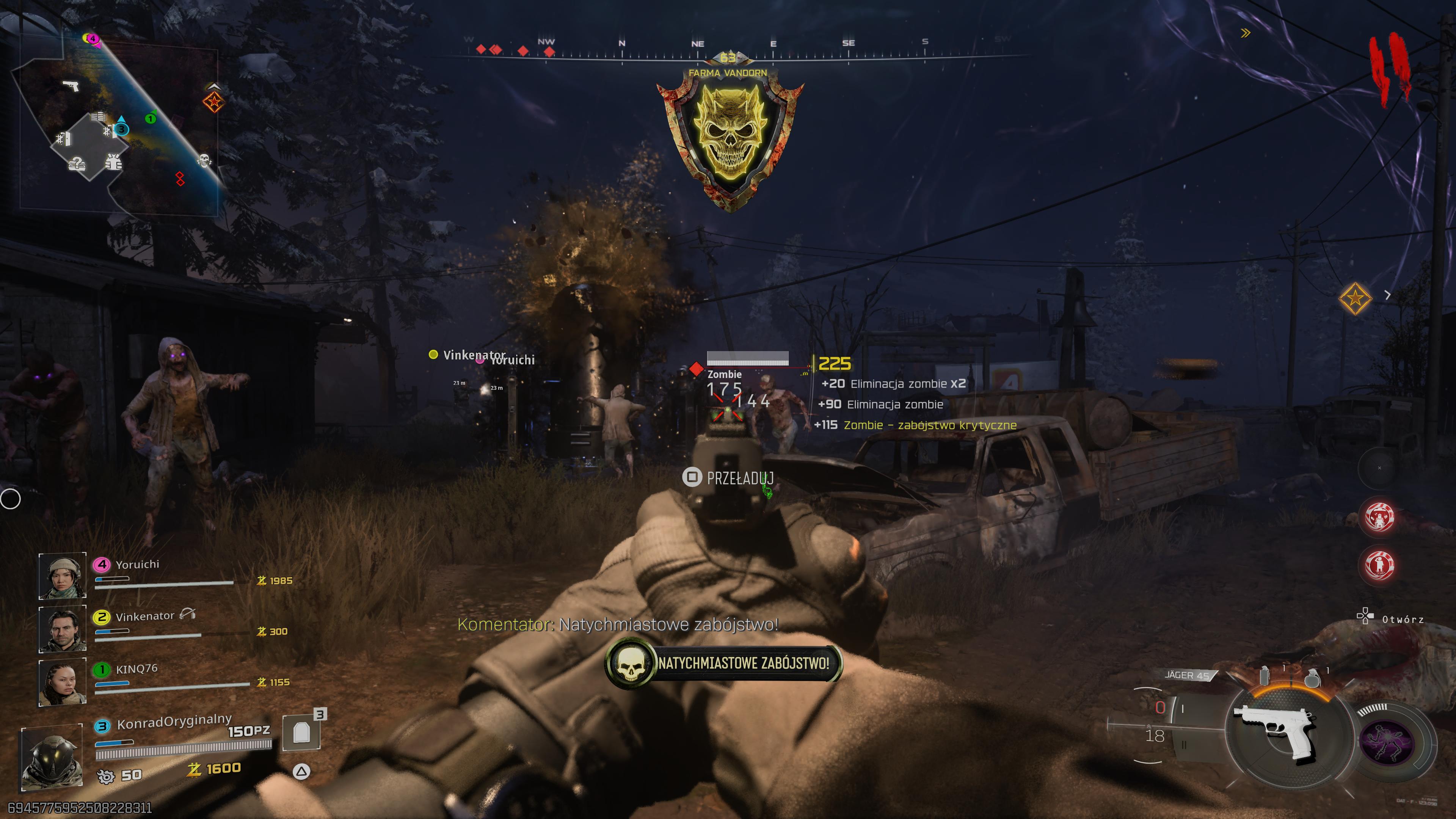Click the pistol icon on the minimap
This screenshot has height=819, width=1456.
pos(71,86)
